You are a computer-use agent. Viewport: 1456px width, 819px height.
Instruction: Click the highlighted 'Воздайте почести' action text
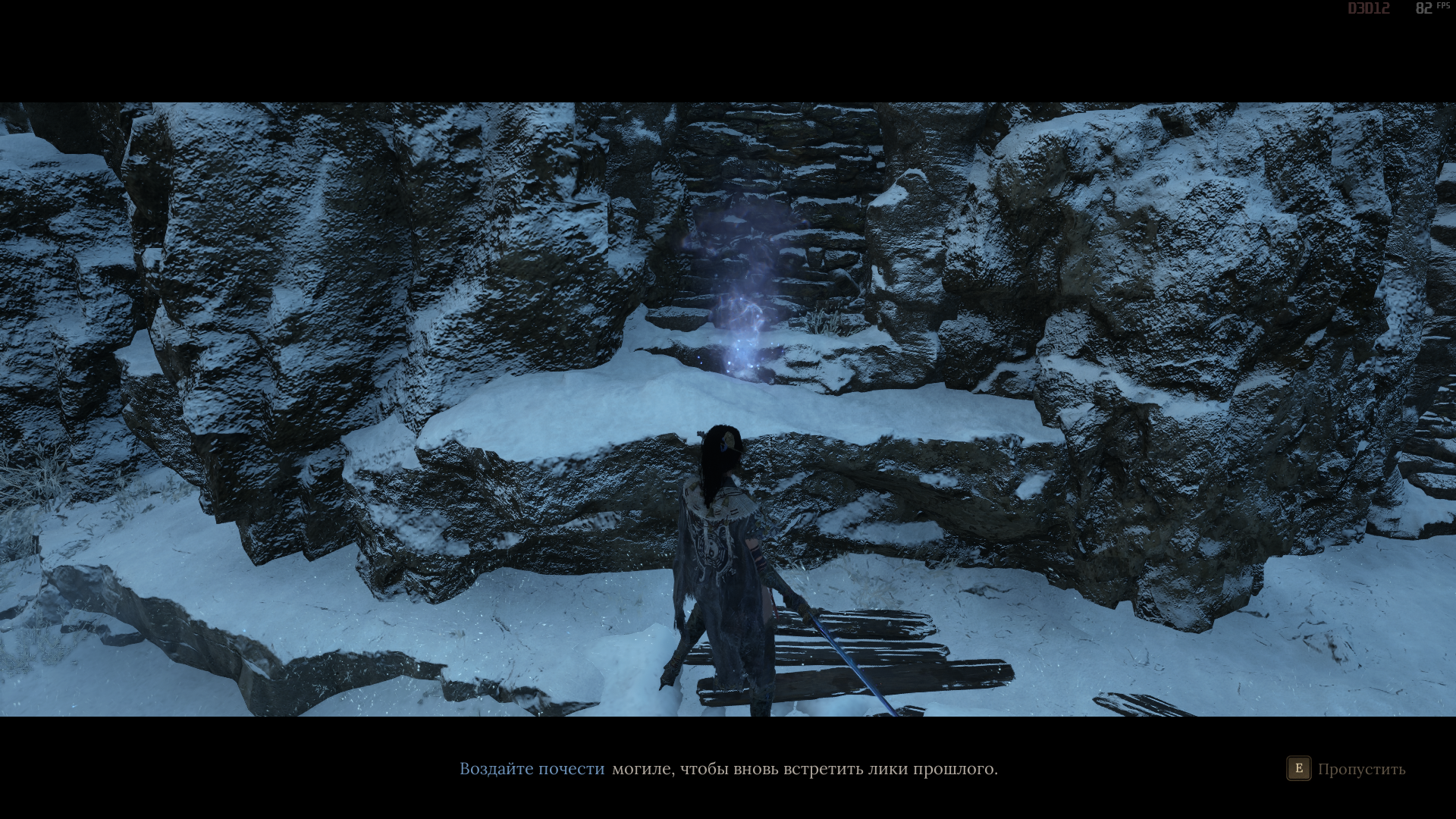531,769
